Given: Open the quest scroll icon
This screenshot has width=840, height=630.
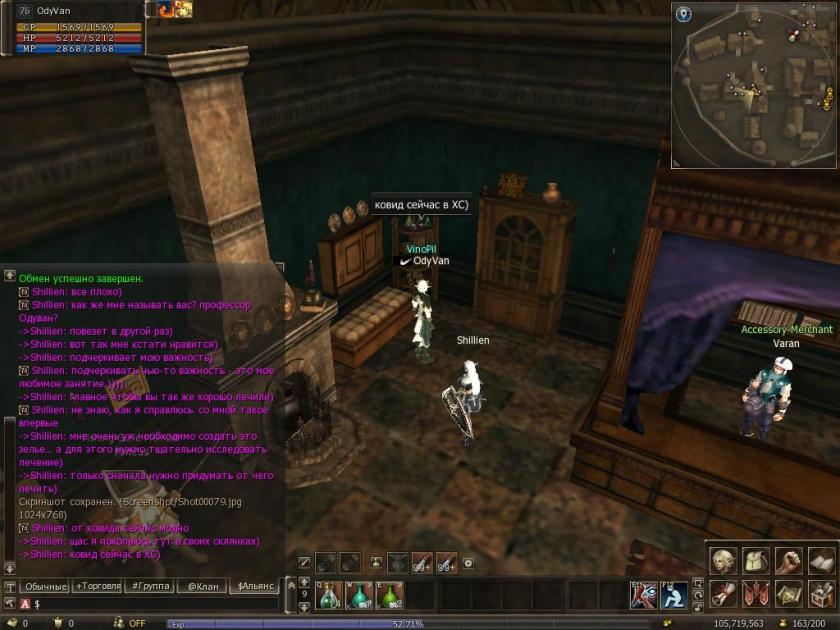Looking at the screenshot, I should (x=723, y=593).
